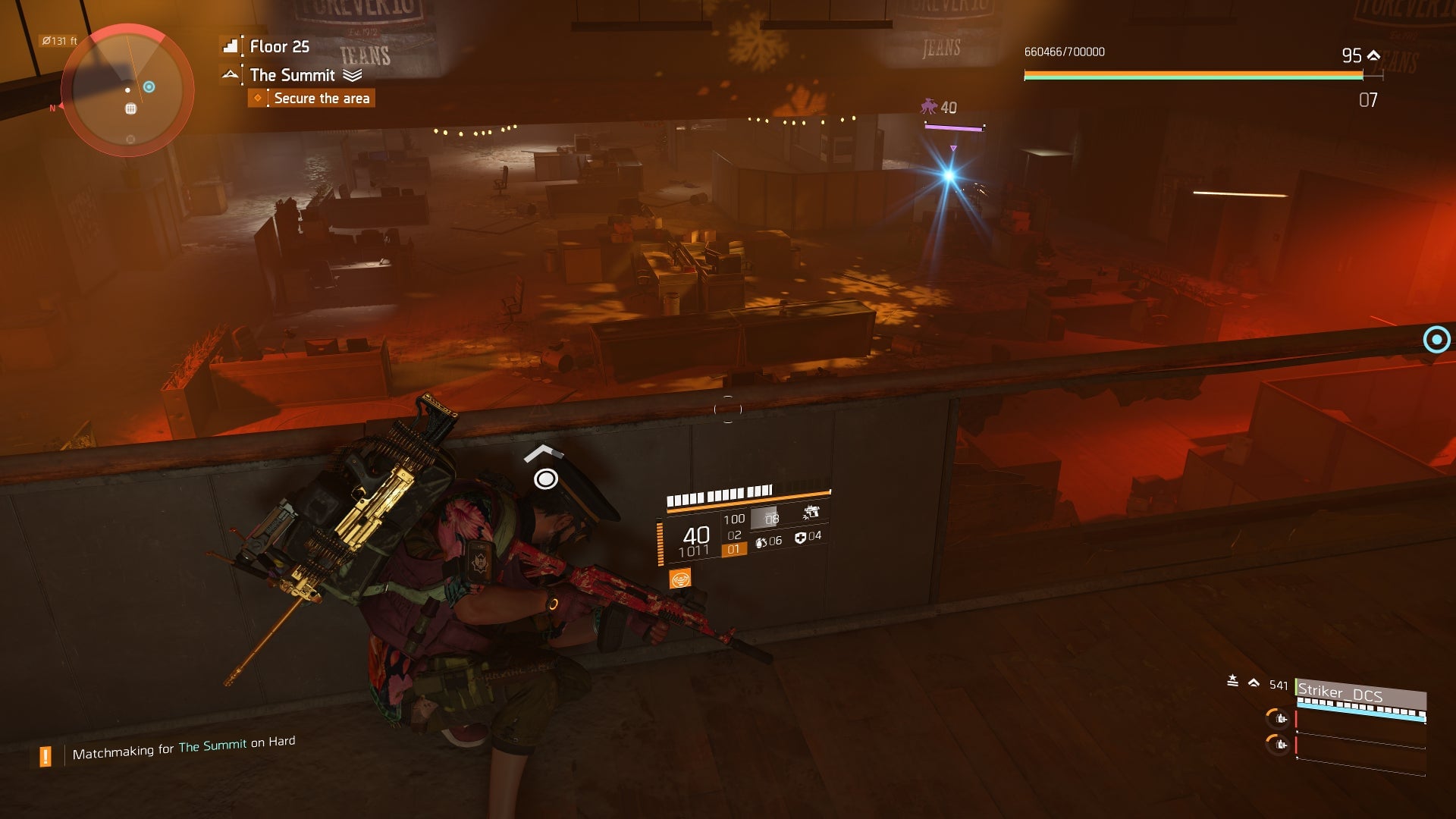Toggle the highlighted 01 weapon slot
Image resolution: width=1456 pixels, height=819 pixels.
(x=733, y=551)
